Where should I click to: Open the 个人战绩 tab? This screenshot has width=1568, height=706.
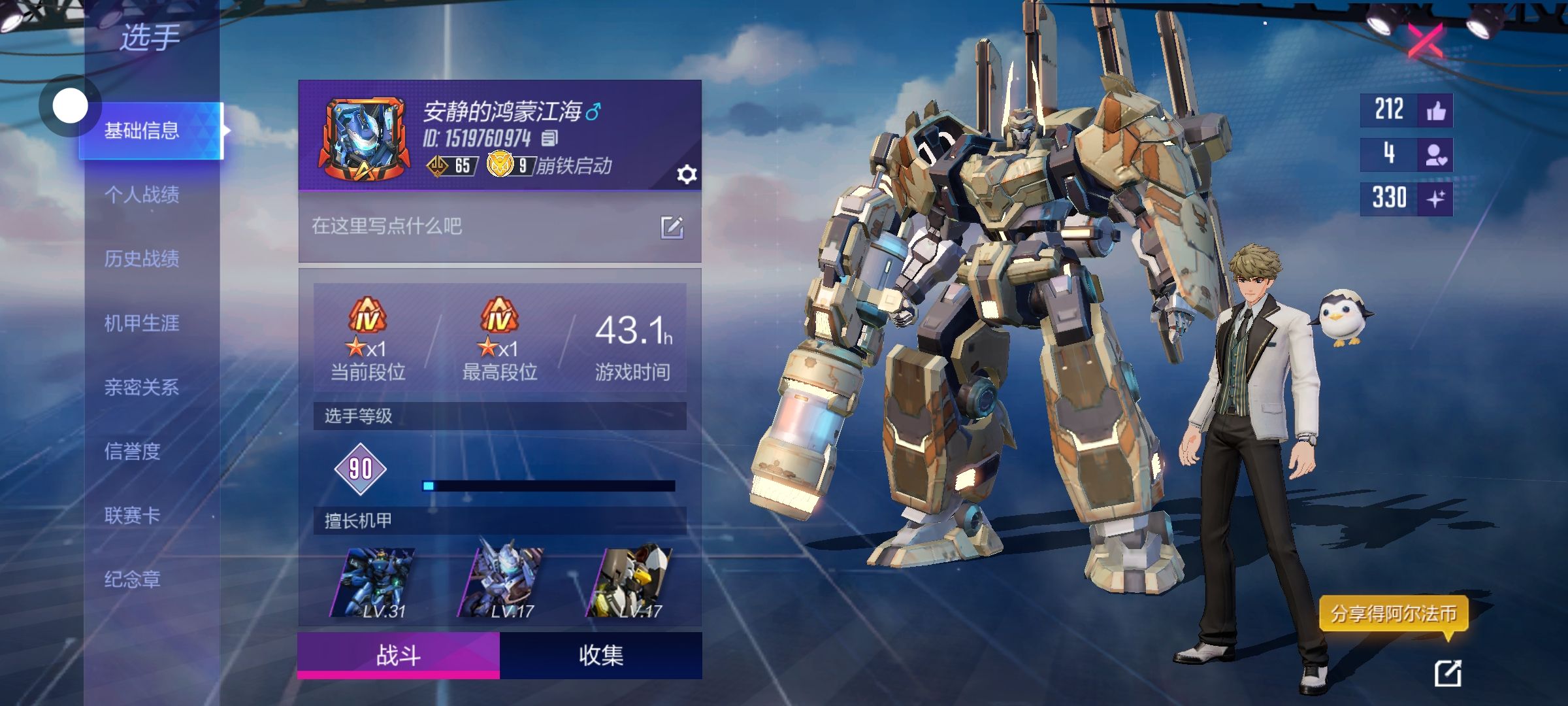click(x=142, y=194)
